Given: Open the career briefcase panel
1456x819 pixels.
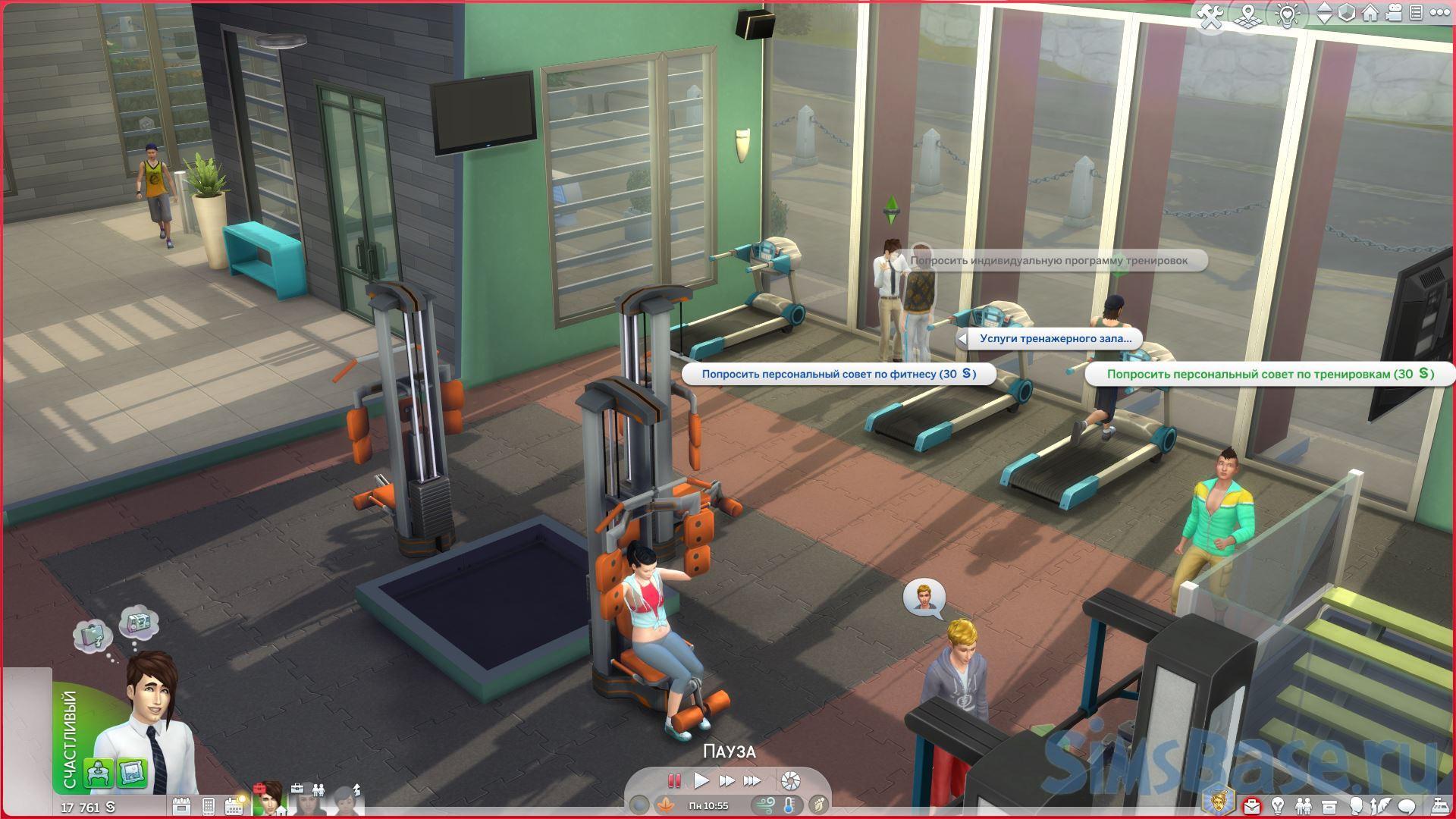Looking at the screenshot, I should (x=1253, y=805).
